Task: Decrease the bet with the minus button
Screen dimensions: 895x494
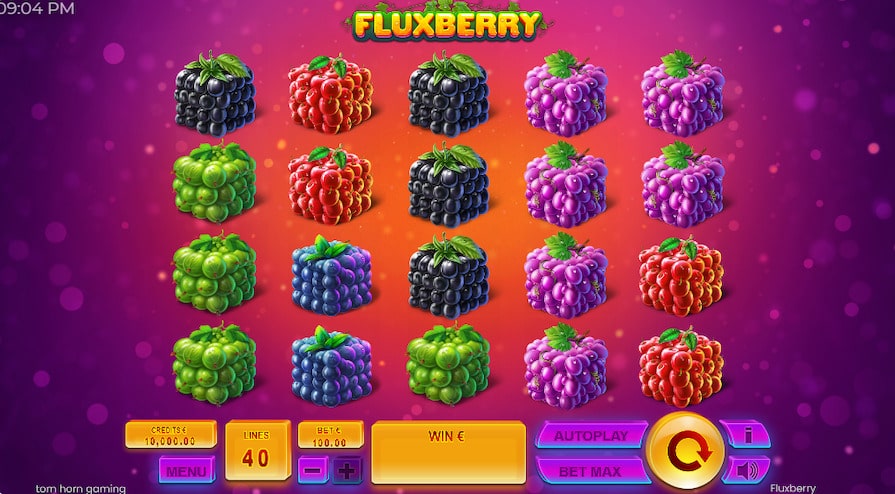Action: click(x=313, y=469)
